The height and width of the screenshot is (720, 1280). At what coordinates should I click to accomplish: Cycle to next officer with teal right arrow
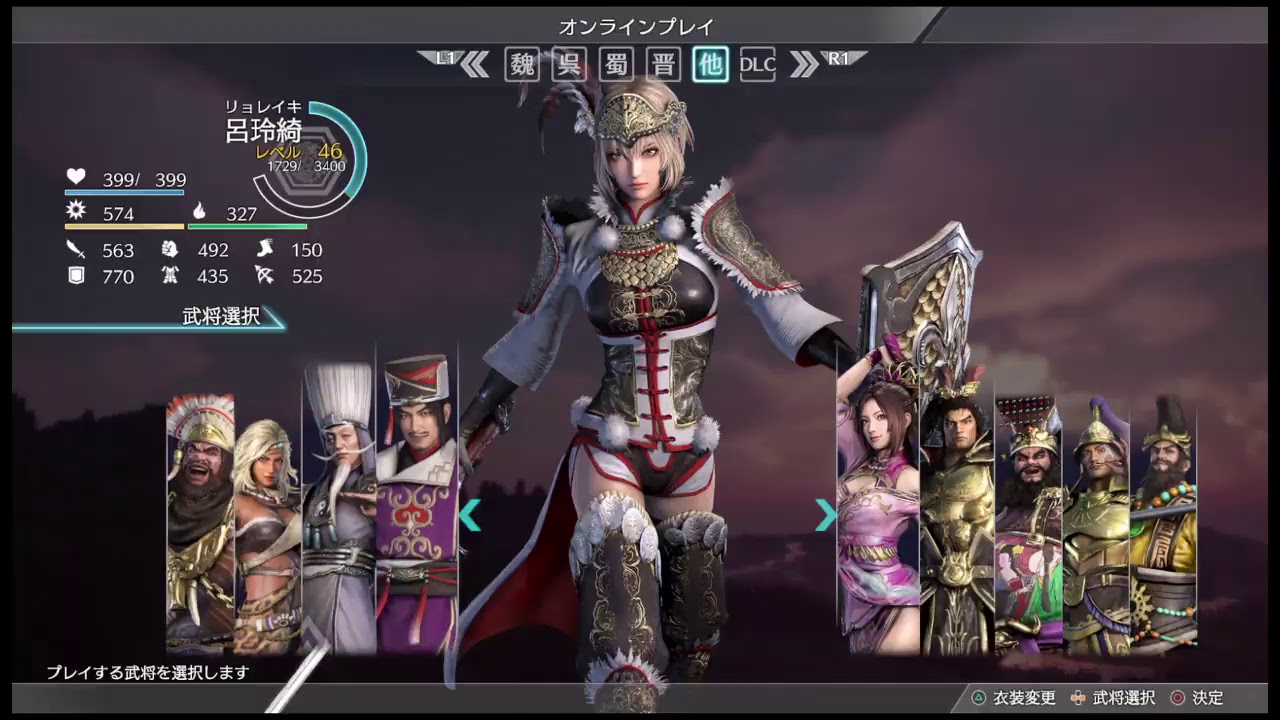point(825,515)
